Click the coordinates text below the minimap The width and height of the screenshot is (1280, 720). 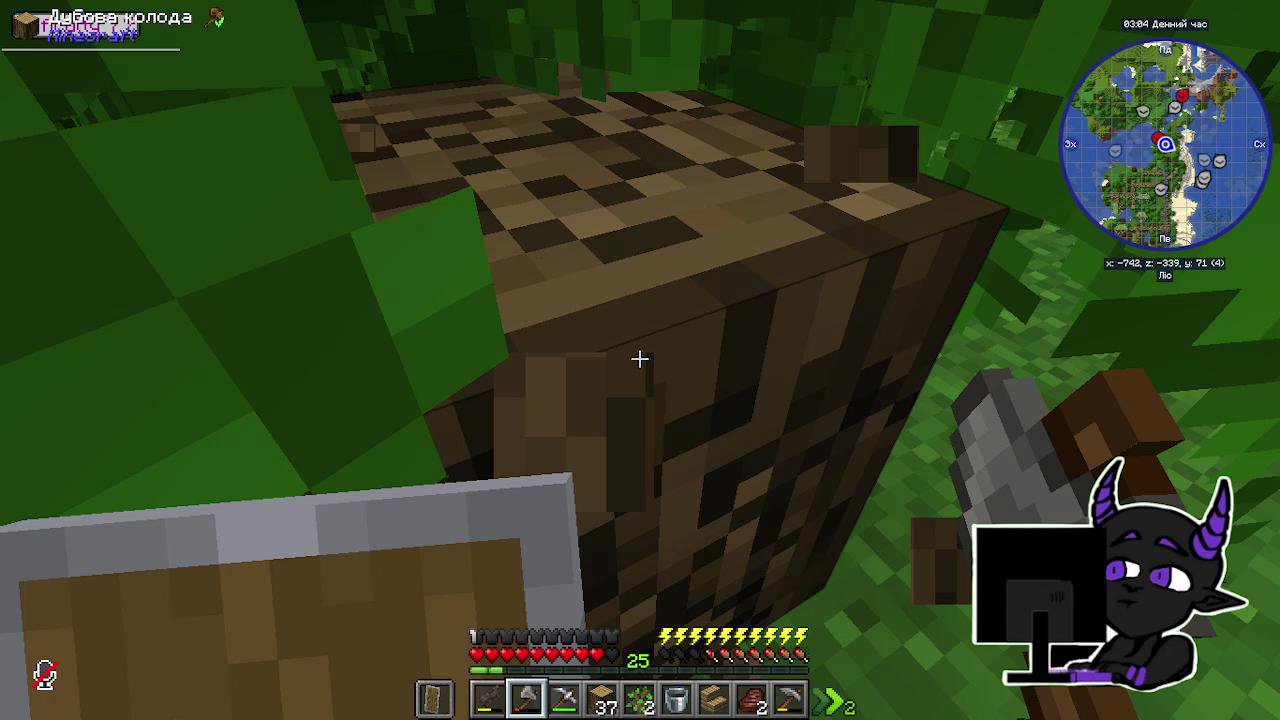[x=1166, y=261]
